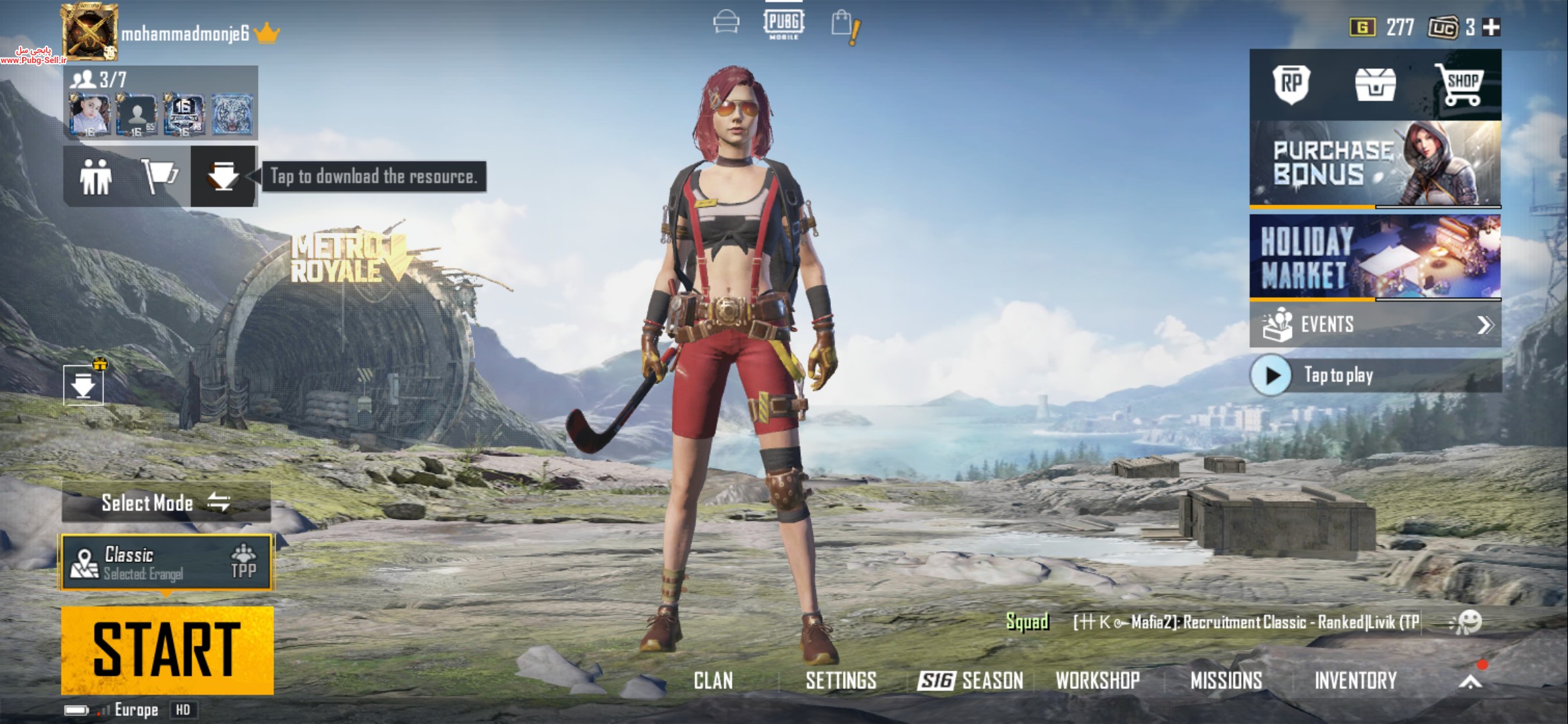
Task: Open the Royale Pass RP badge
Action: pyautogui.click(x=1291, y=84)
